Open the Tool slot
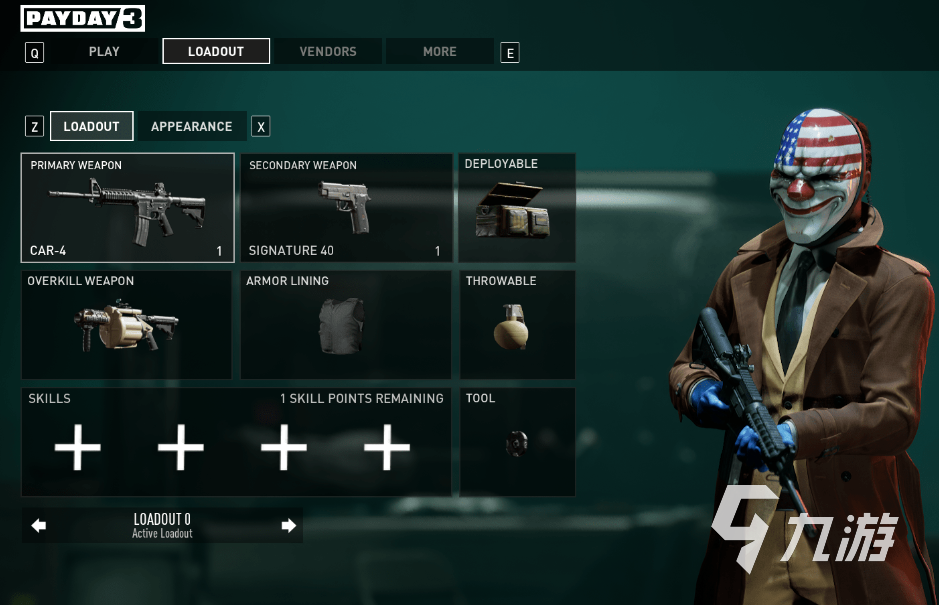 (x=517, y=442)
